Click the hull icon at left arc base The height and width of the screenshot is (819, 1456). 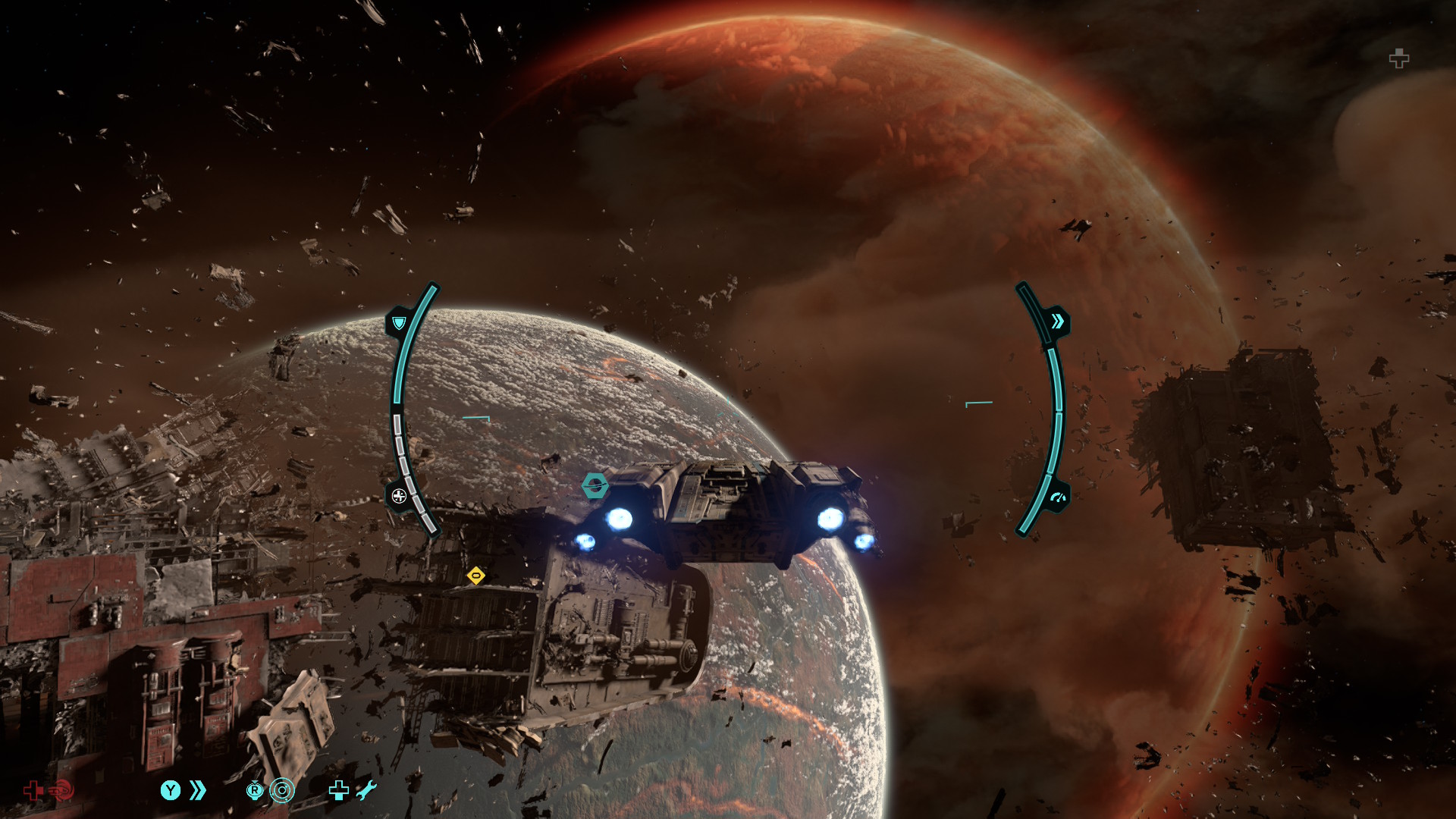pyautogui.click(x=399, y=497)
